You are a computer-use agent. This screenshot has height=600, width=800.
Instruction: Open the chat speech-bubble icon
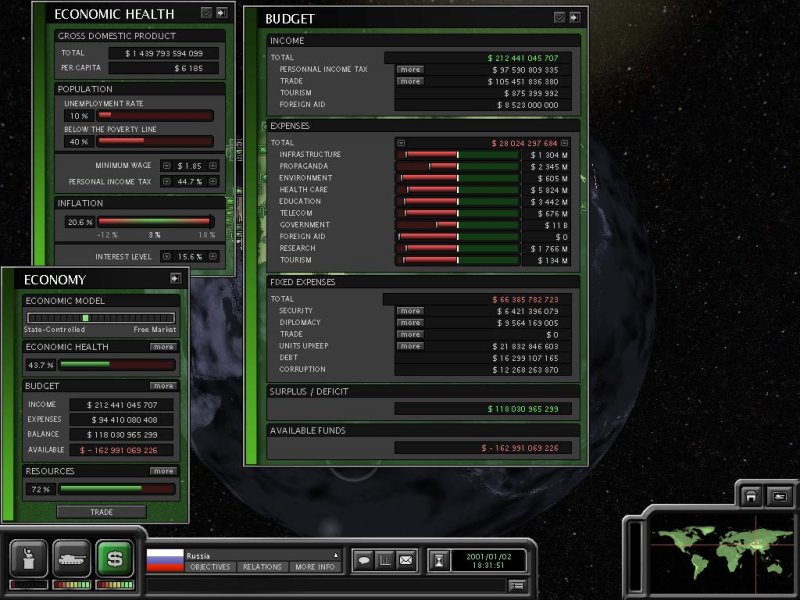(363, 560)
